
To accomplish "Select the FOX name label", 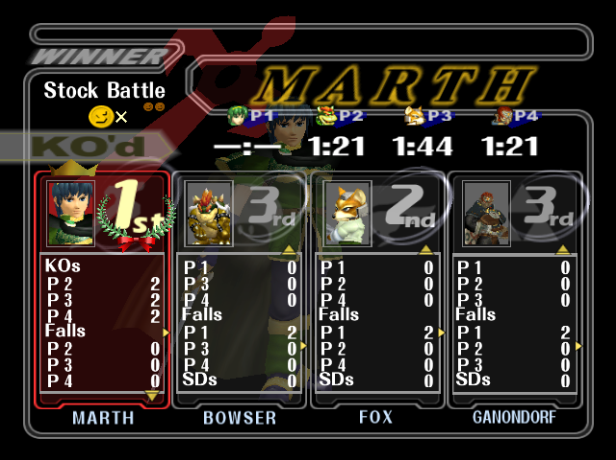I will point(376,418).
